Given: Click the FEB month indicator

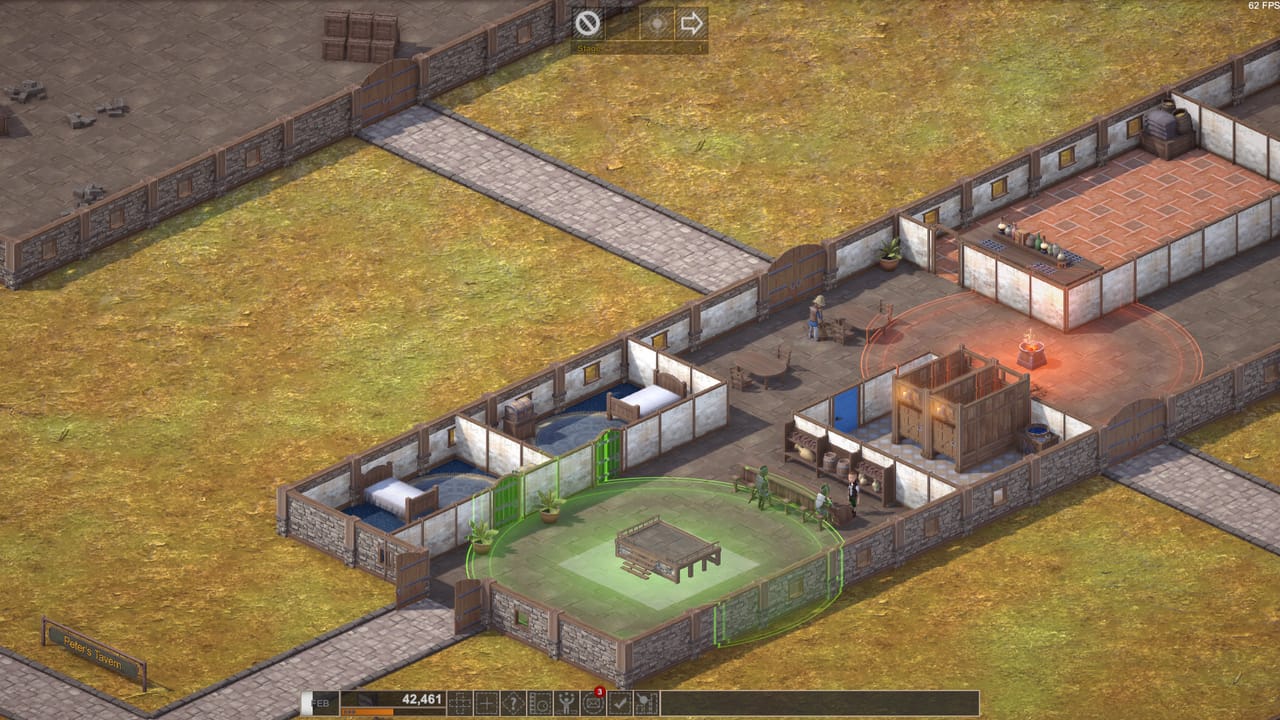Looking at the screenshot, I should coord(321,700).
